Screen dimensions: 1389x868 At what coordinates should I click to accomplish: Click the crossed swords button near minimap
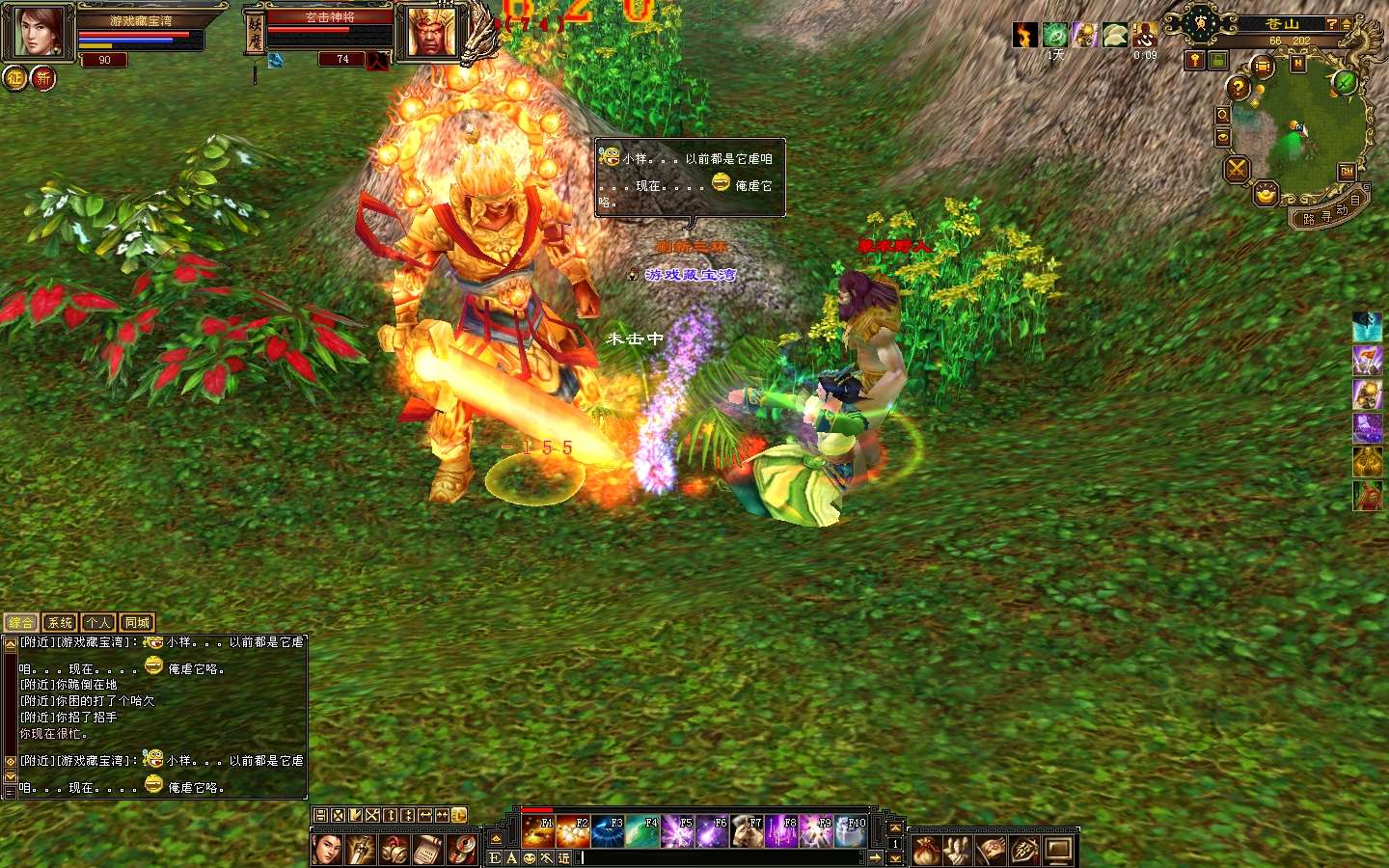pos(1237,171)
